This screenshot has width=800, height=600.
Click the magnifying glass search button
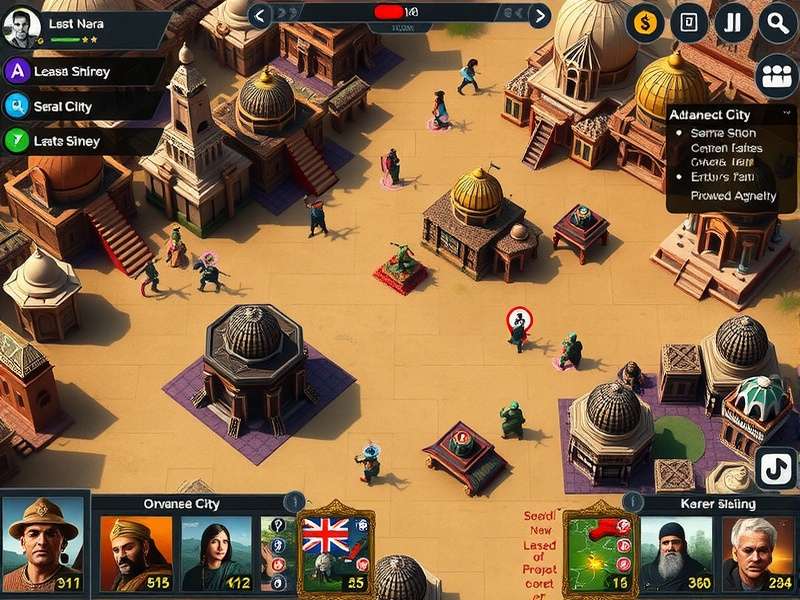tap(777, 23)
